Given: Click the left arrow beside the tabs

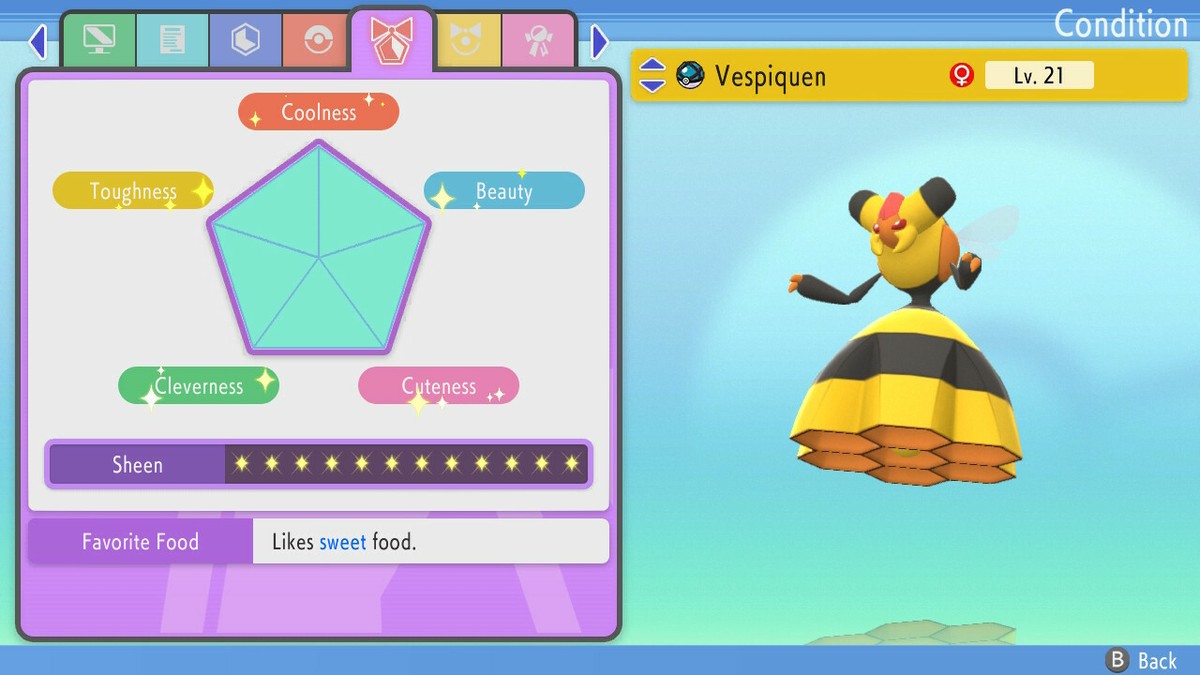Looking at the screenshot, I should [x=38, y=42].
